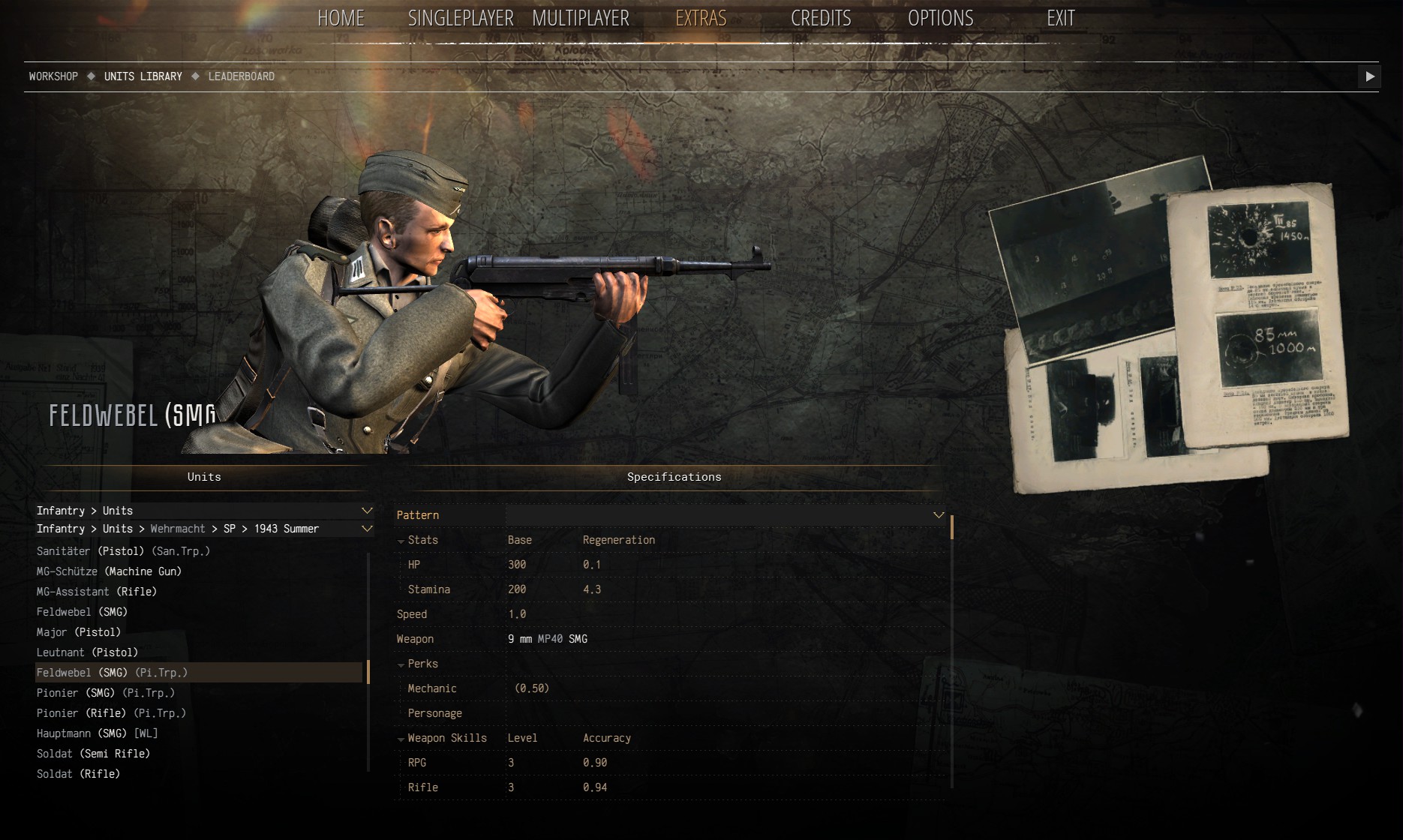Choose the MG-Schütze (Machine Gun) unit
This screenshot has width=1403, height=840.
coord(109,571)
